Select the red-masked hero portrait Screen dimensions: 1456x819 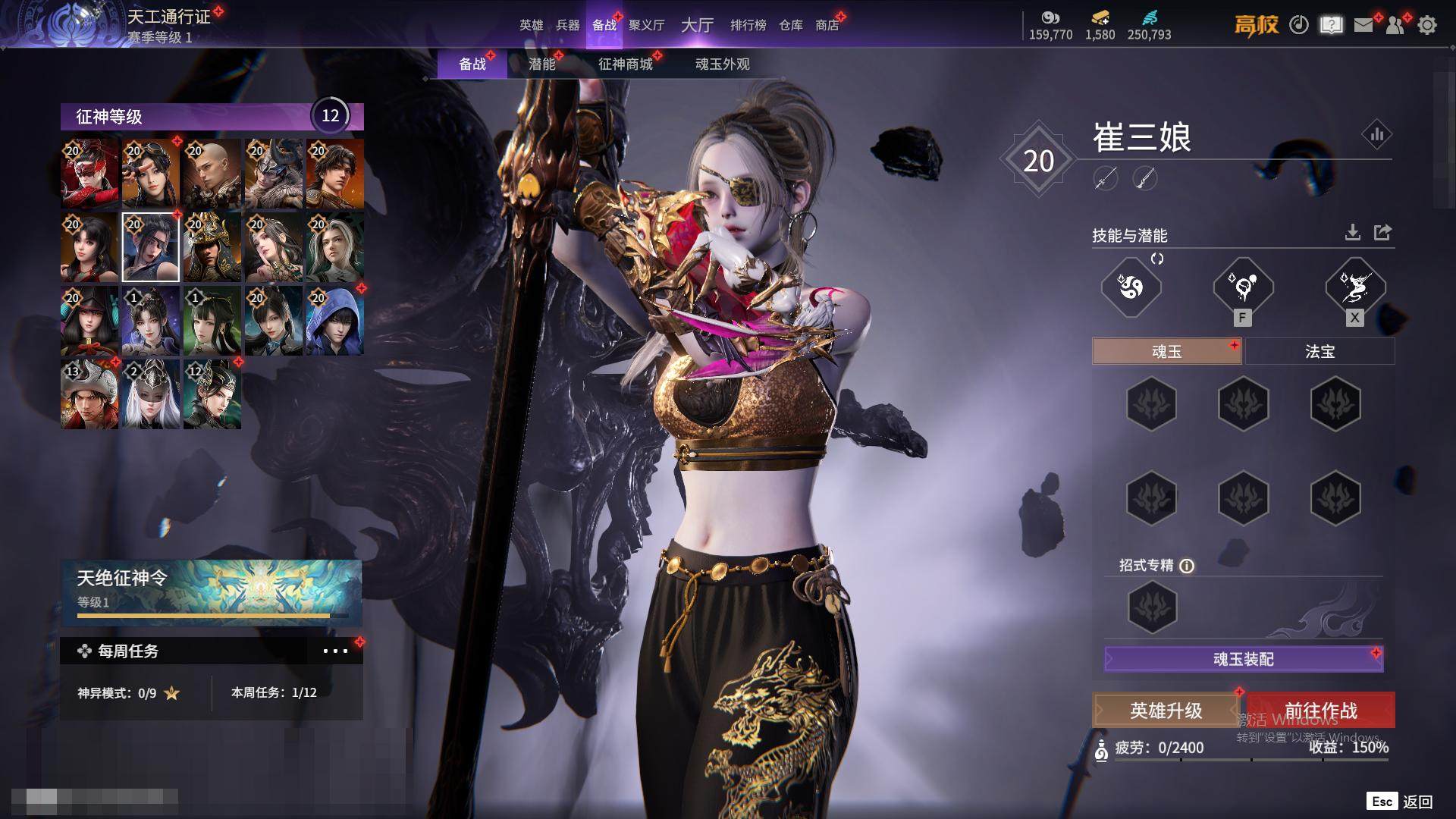(89, 174)
